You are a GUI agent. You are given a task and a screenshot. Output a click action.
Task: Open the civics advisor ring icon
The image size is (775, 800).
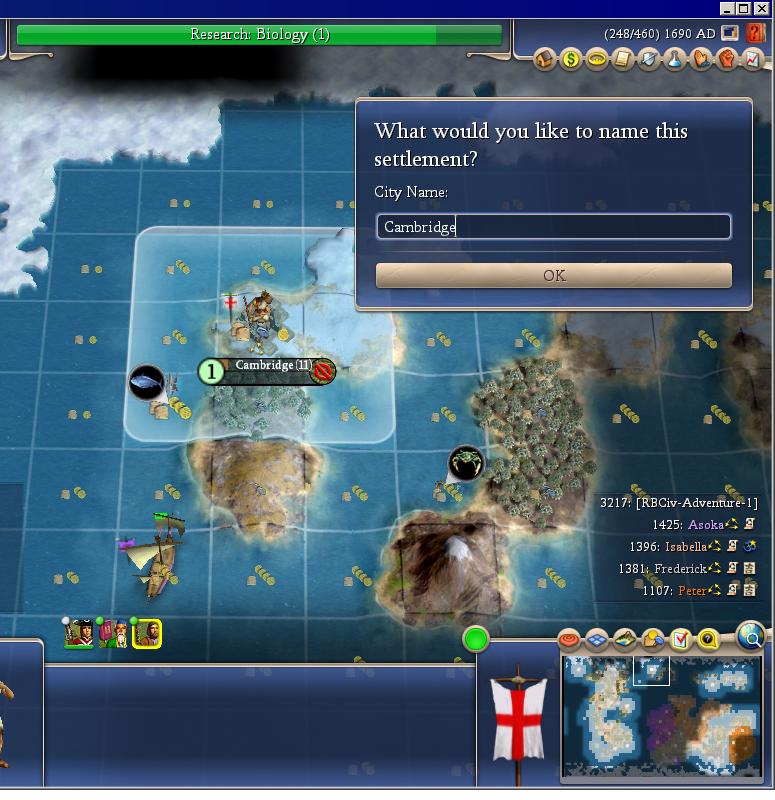coord(597,60)
